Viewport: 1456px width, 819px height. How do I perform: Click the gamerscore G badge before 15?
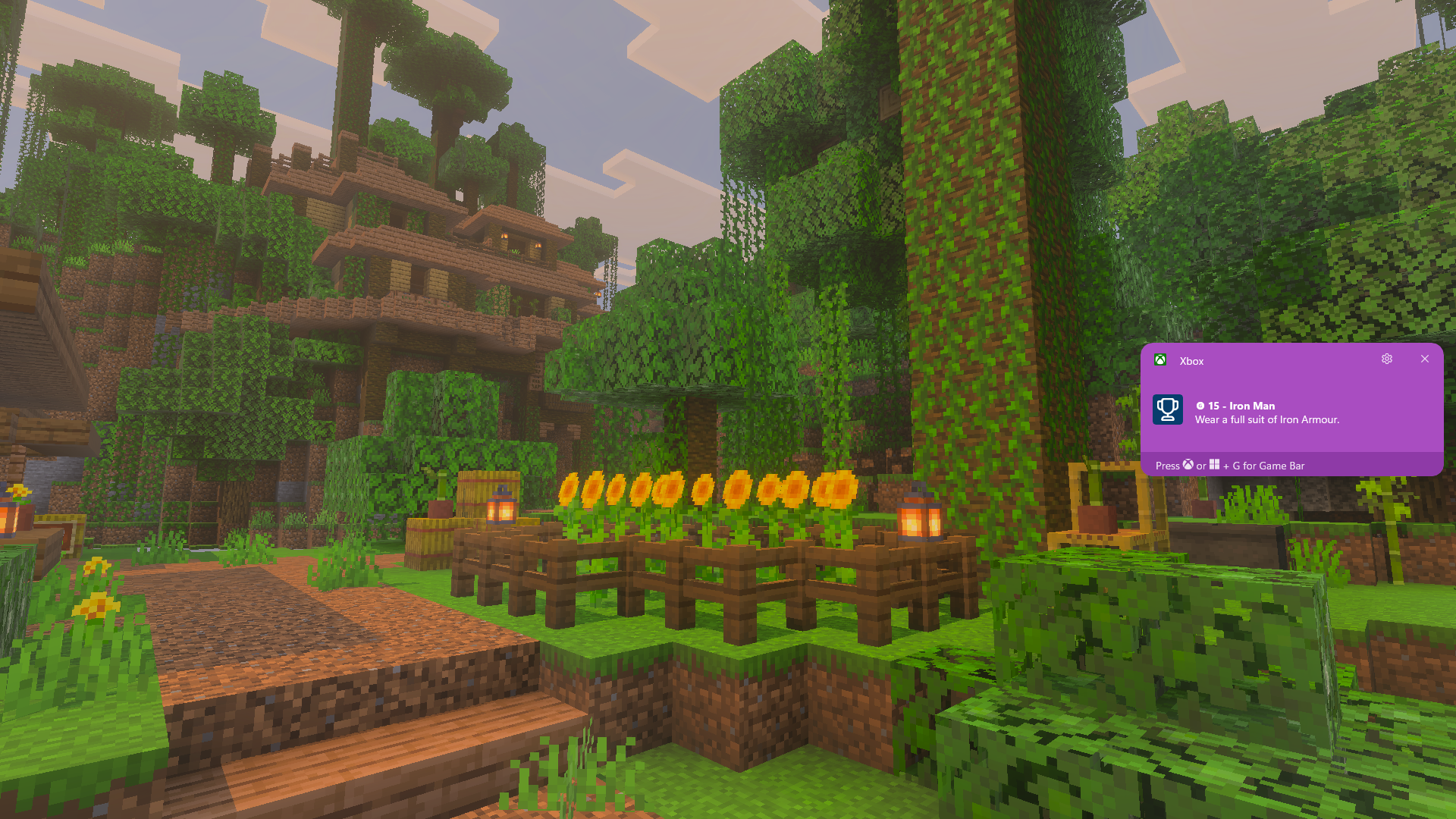tap(1201, 406)
